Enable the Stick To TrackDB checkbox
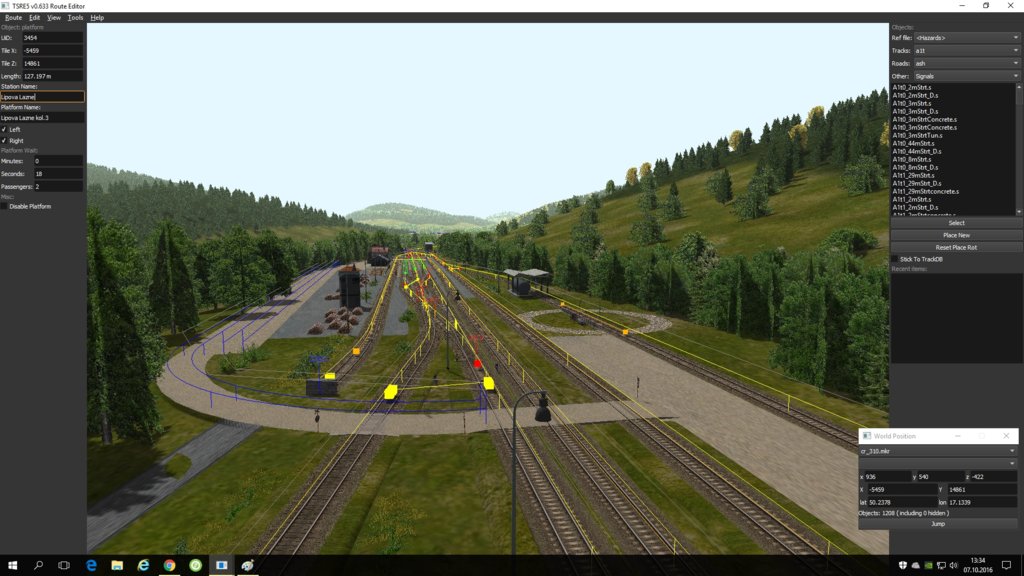Viewport: 1024px width, 576px height. coord(895,259)
